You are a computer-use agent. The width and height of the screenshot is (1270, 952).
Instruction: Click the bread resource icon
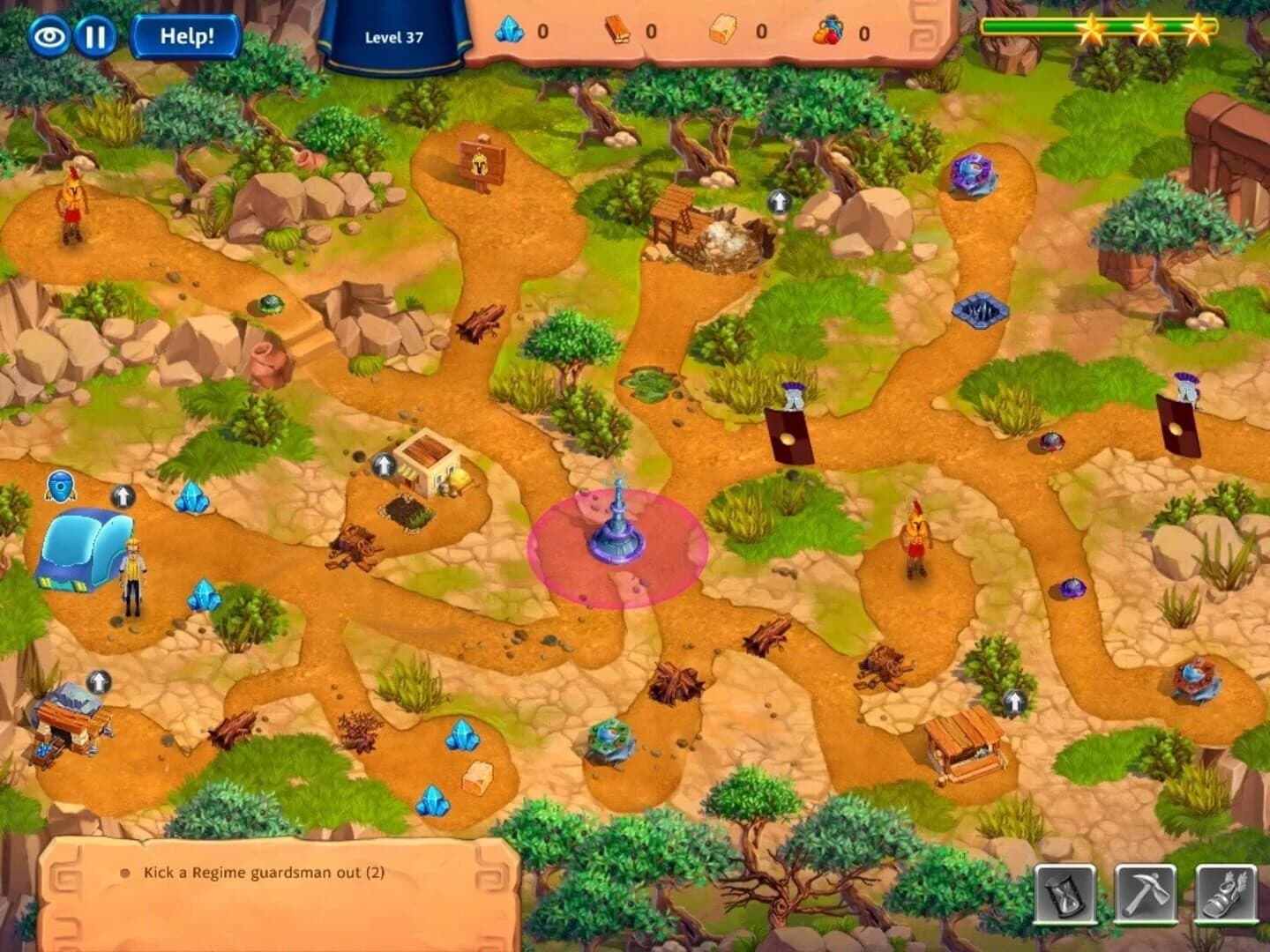725,27
